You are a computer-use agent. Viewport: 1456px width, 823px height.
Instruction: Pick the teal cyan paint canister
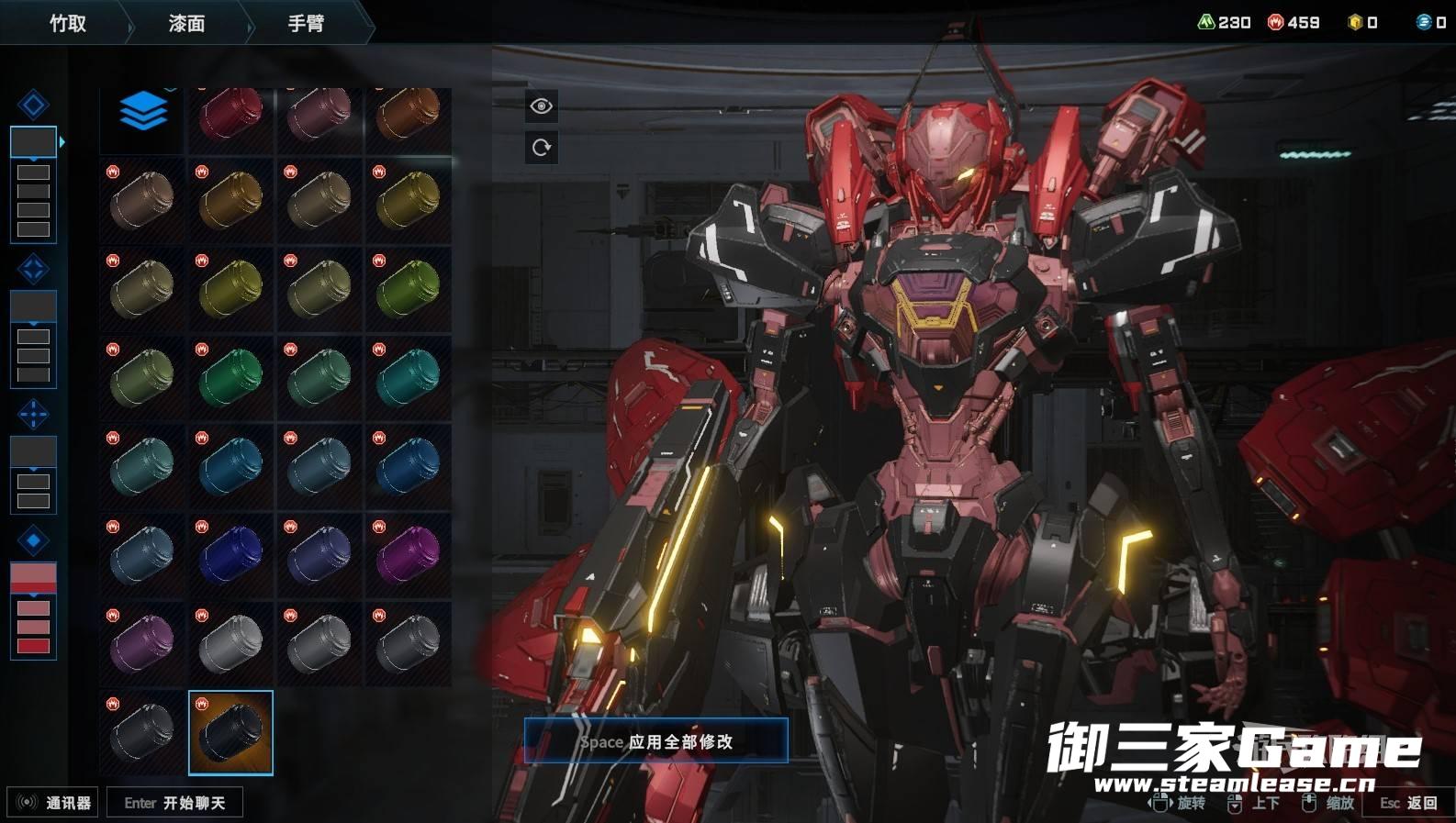[408, 377]
